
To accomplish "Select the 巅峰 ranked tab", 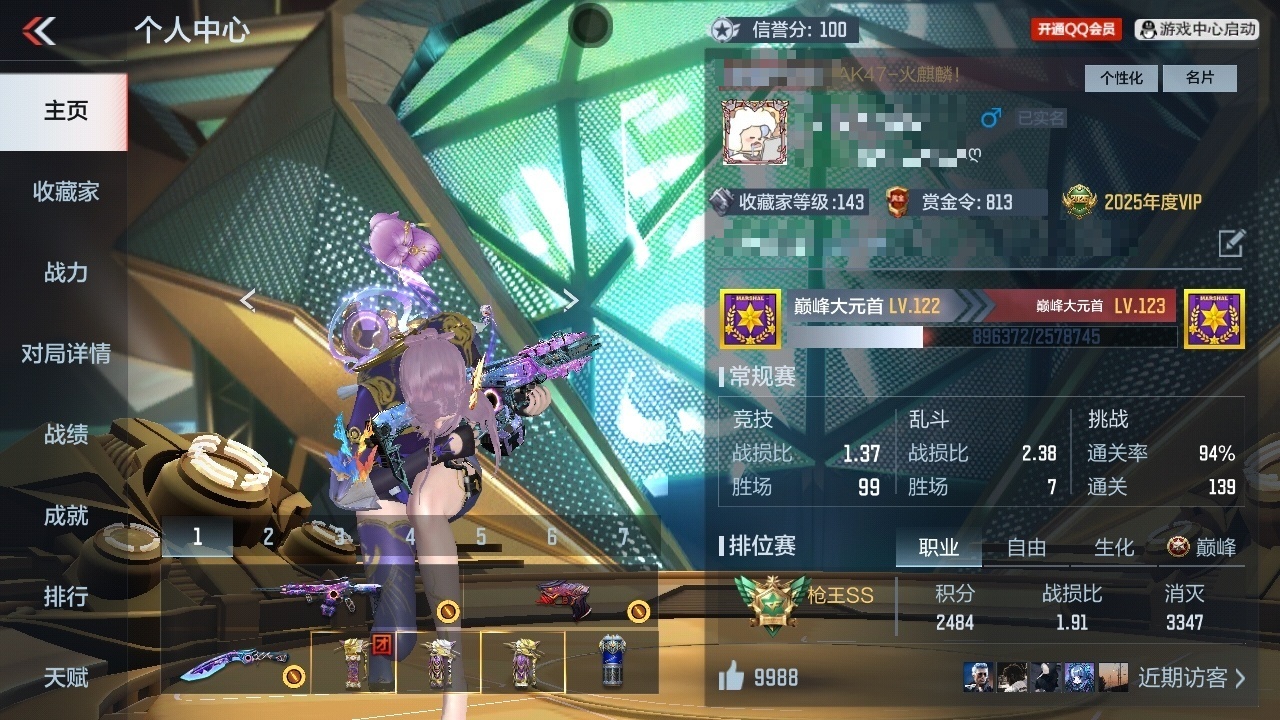I will pos(1202,547).
